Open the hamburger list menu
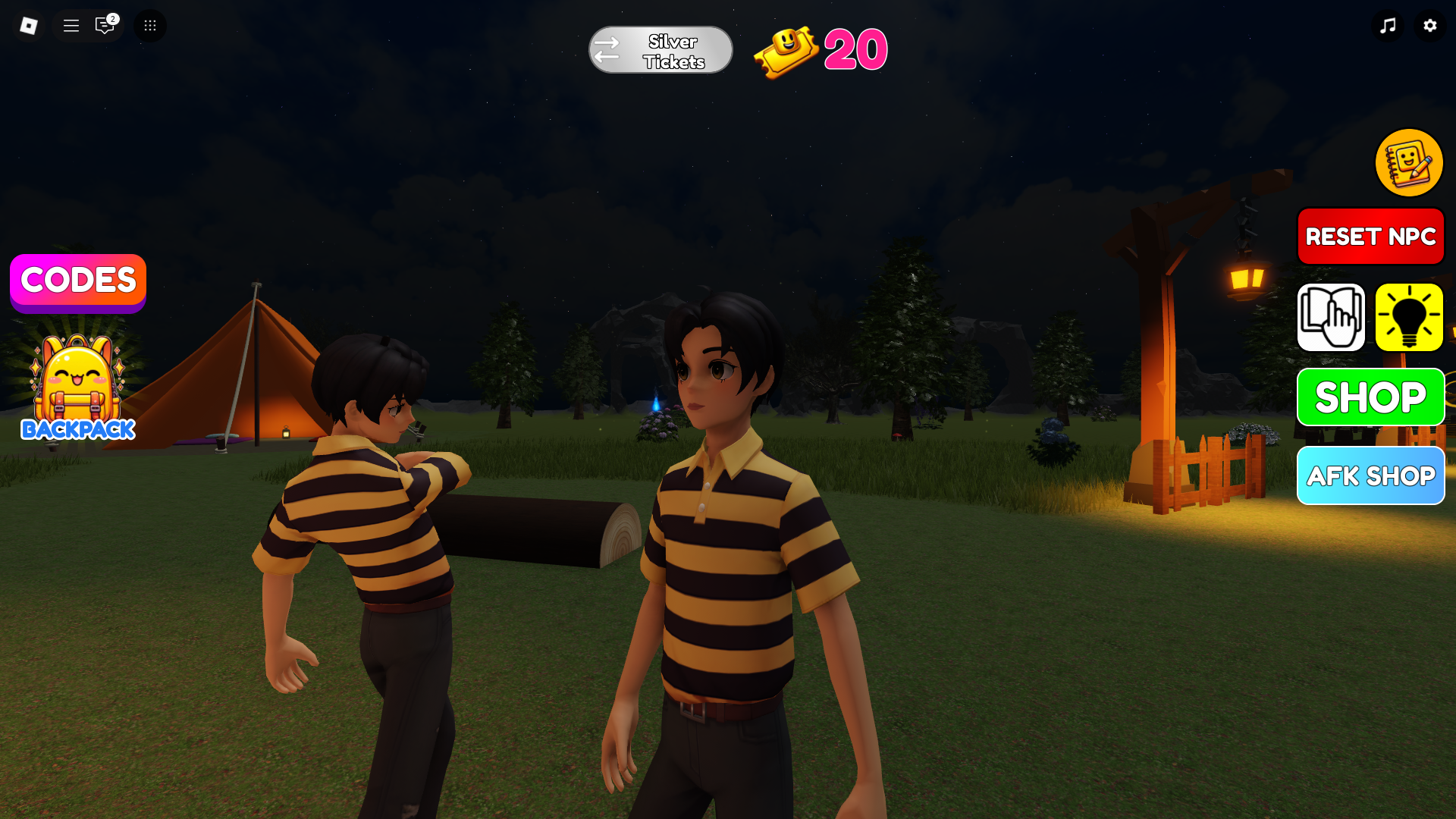1456x819 pixels. pyautogui.click(x=71, y=26)
